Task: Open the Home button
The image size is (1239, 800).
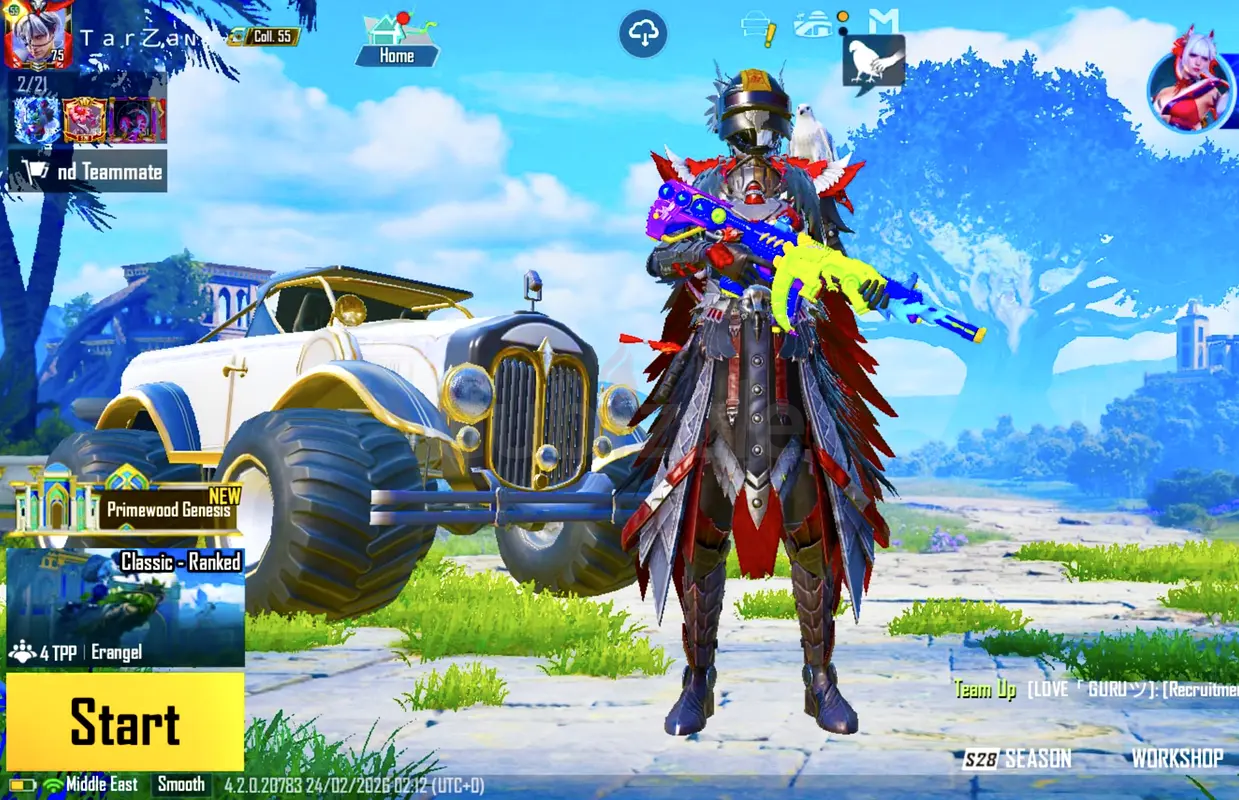Action: click(397, 43)
